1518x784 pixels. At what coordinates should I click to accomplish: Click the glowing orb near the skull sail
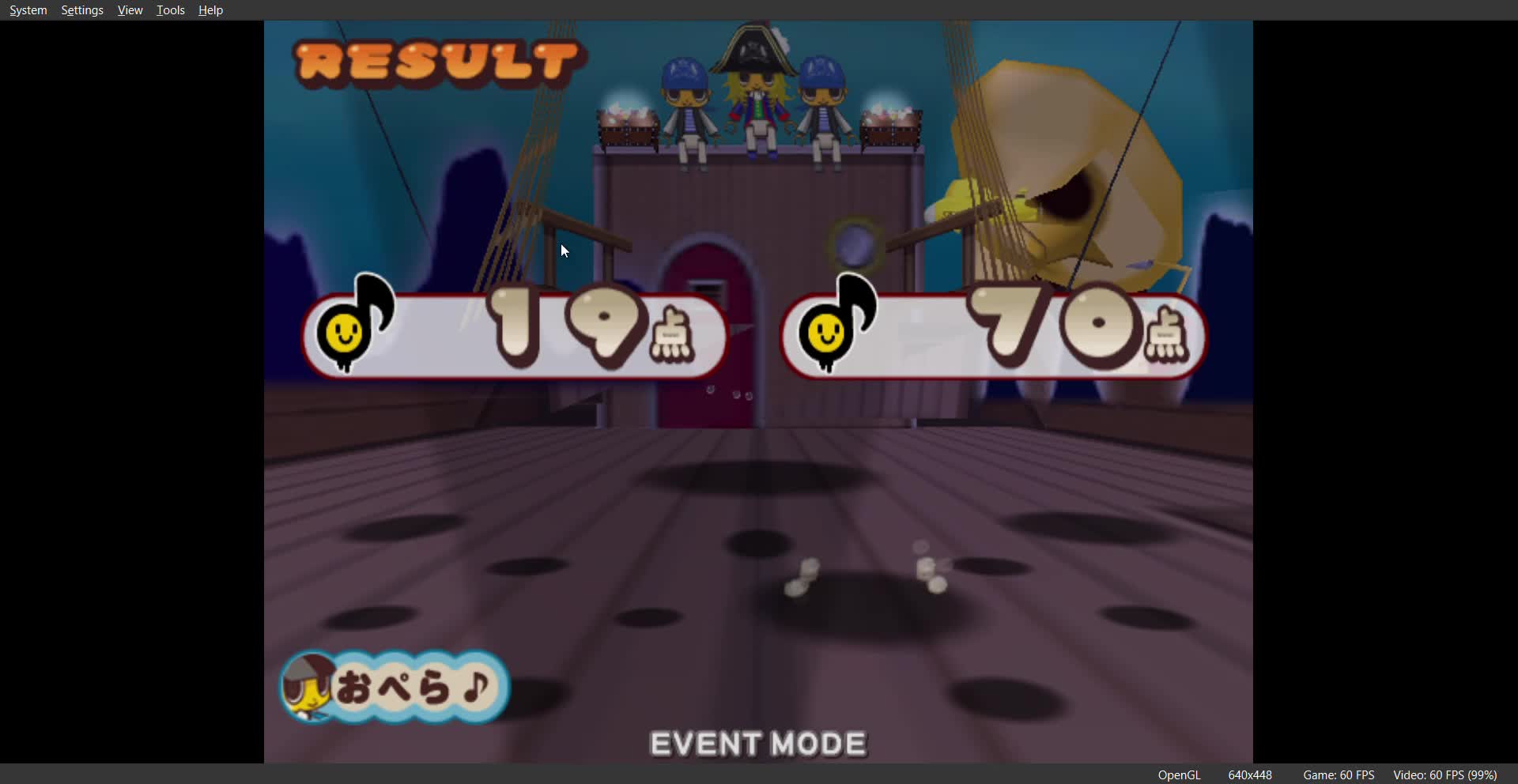(x=855, y=245)
